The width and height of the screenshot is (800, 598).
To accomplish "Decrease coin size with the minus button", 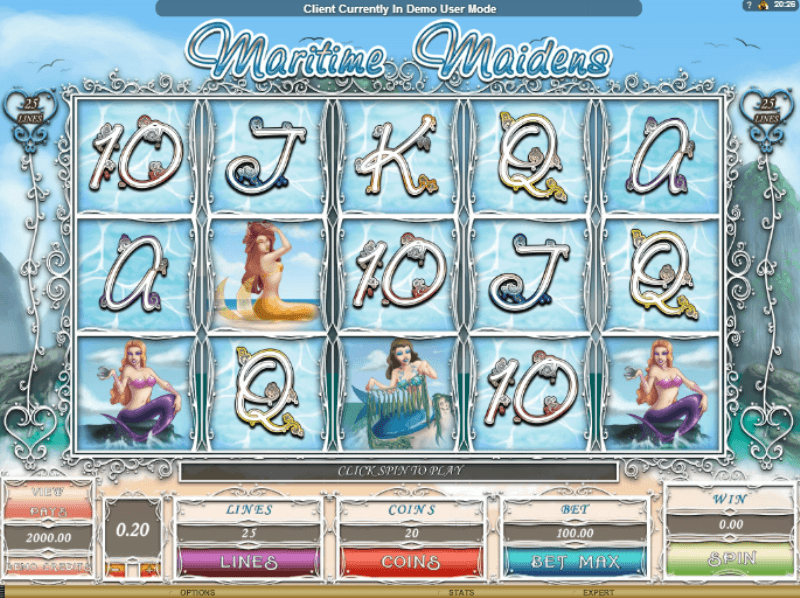I will 115,568.
